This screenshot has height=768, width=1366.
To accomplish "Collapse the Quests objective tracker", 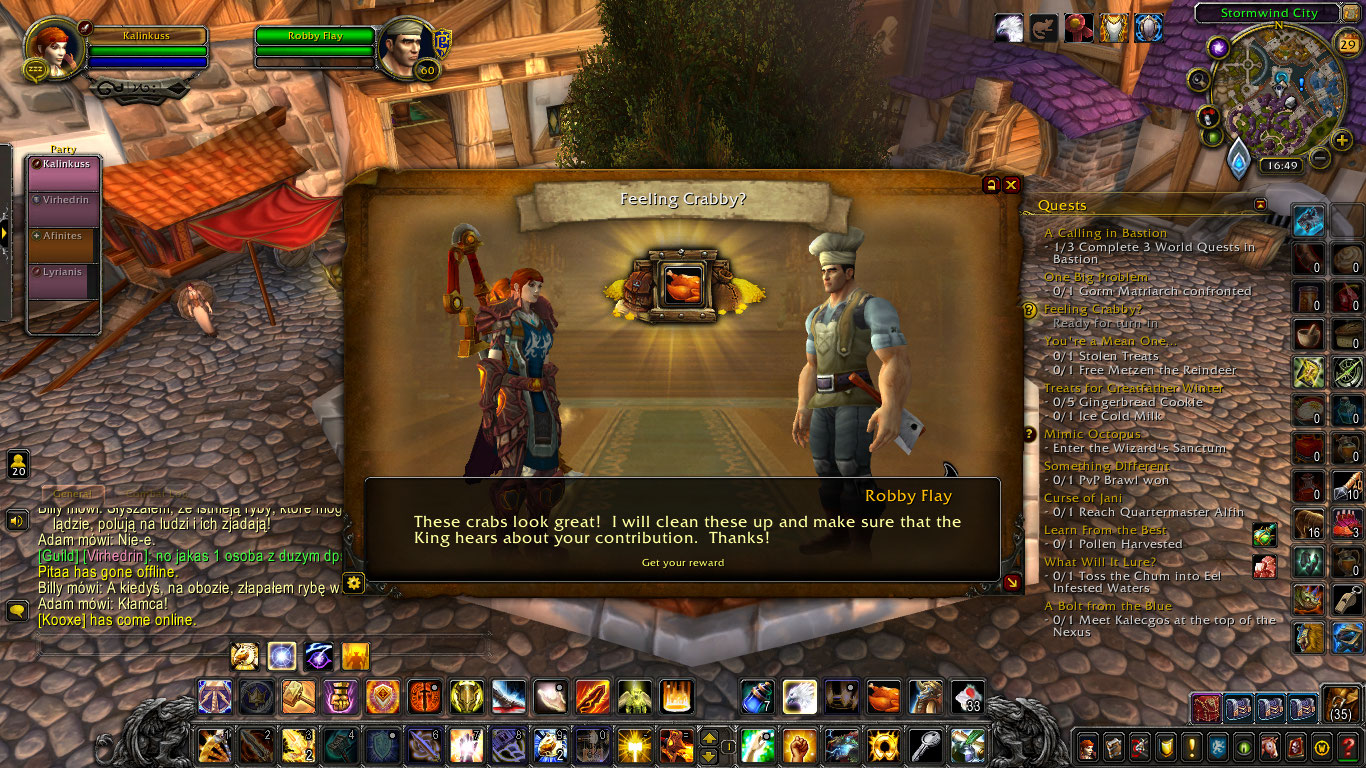I will tap(1263, 205).
